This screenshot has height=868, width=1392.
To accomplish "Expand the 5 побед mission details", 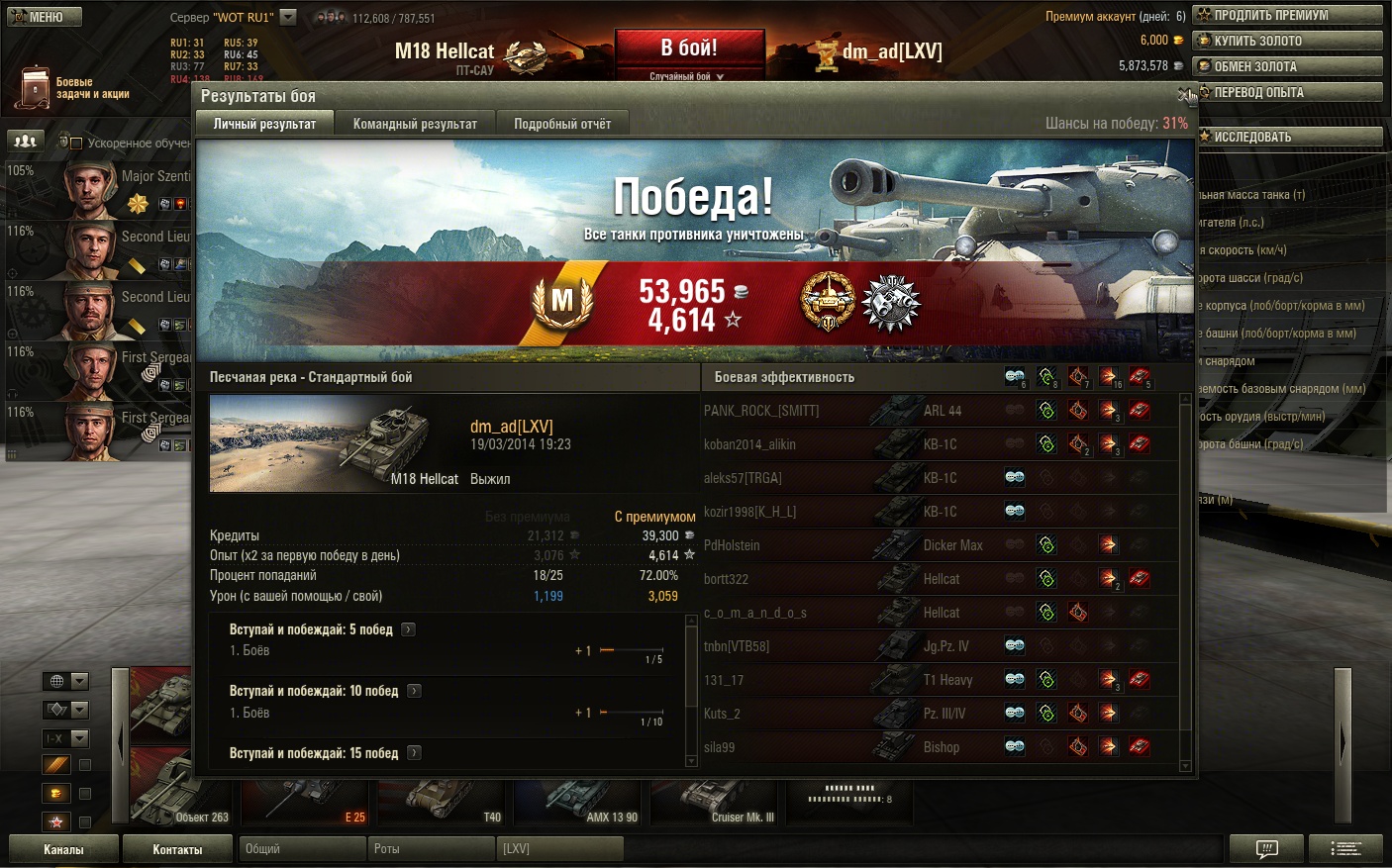I will [408, 629].
